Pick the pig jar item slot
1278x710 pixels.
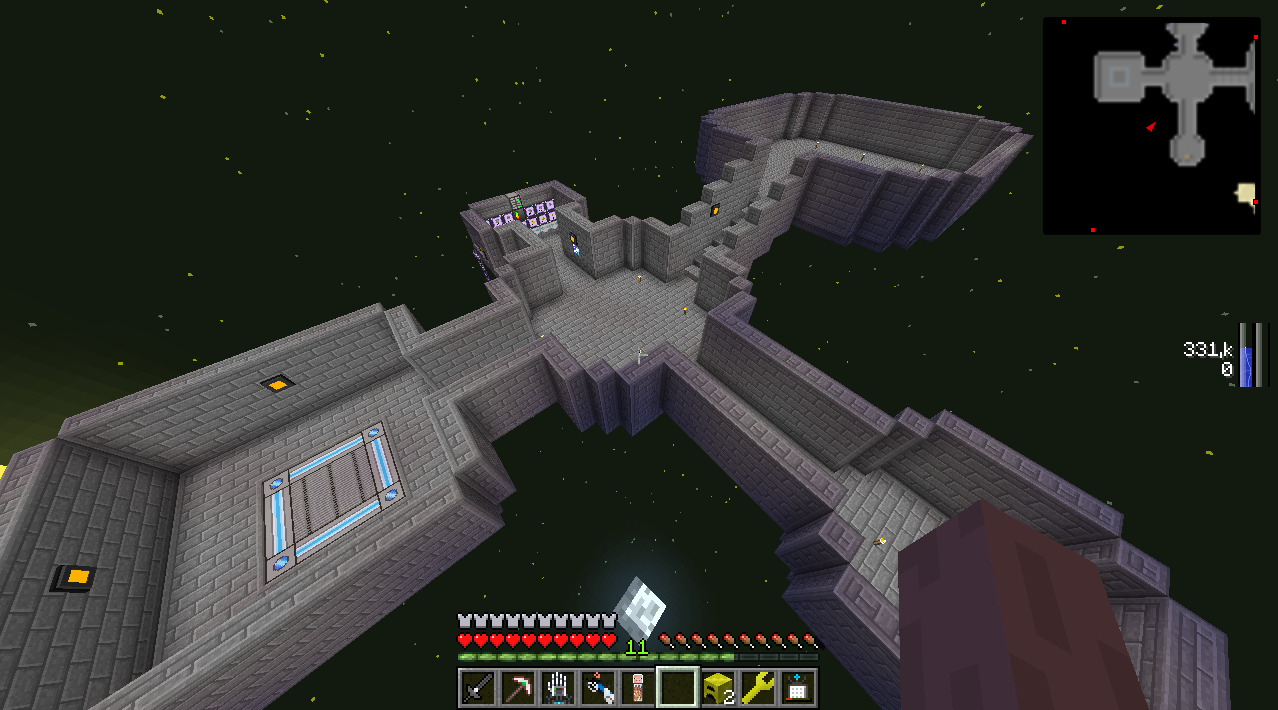[x=637, y=688]
